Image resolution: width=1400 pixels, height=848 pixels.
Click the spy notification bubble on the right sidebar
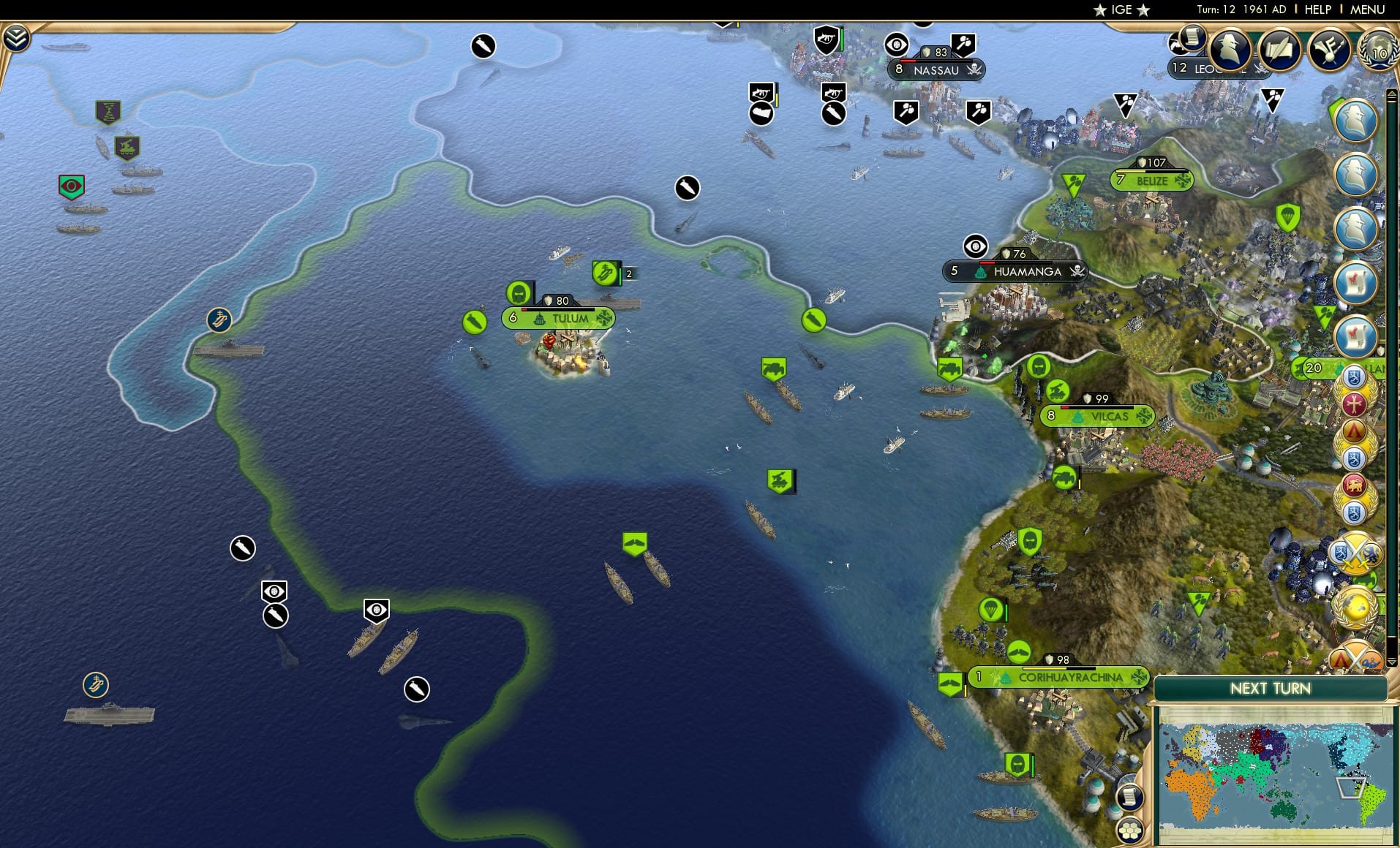(x=1357, y=121)
